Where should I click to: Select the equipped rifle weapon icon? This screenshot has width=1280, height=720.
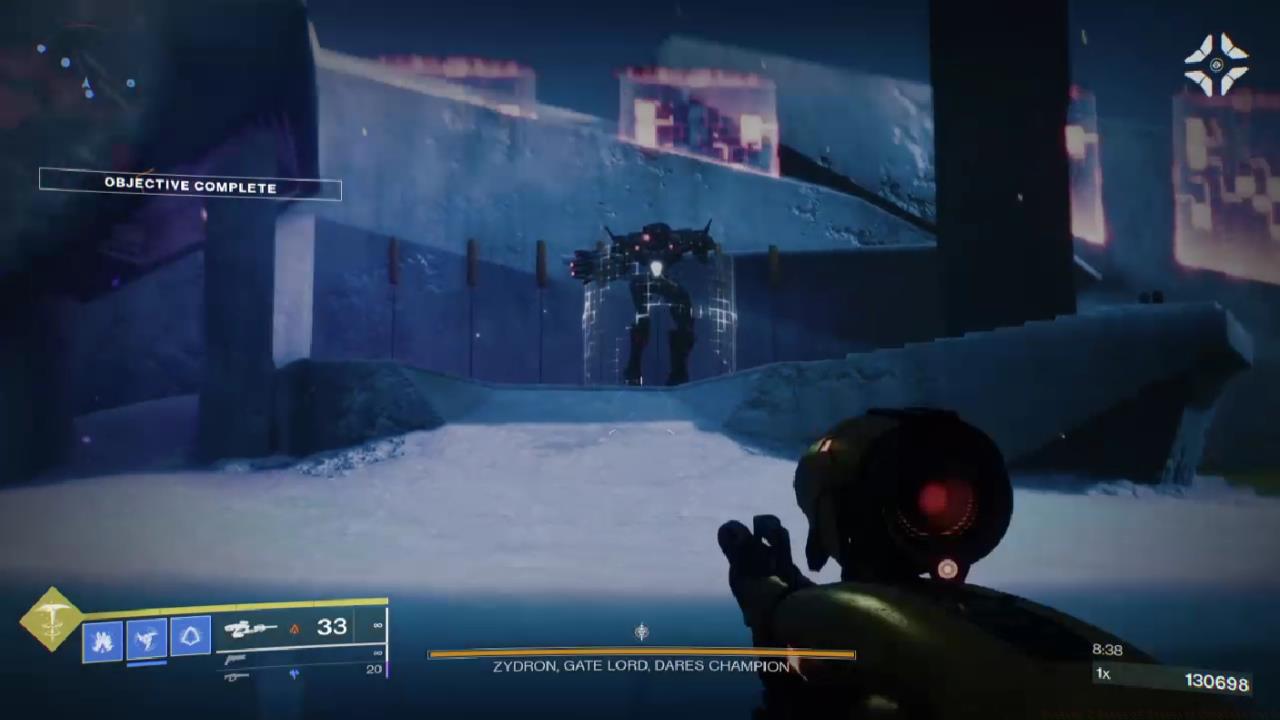(x=250, y=629)
